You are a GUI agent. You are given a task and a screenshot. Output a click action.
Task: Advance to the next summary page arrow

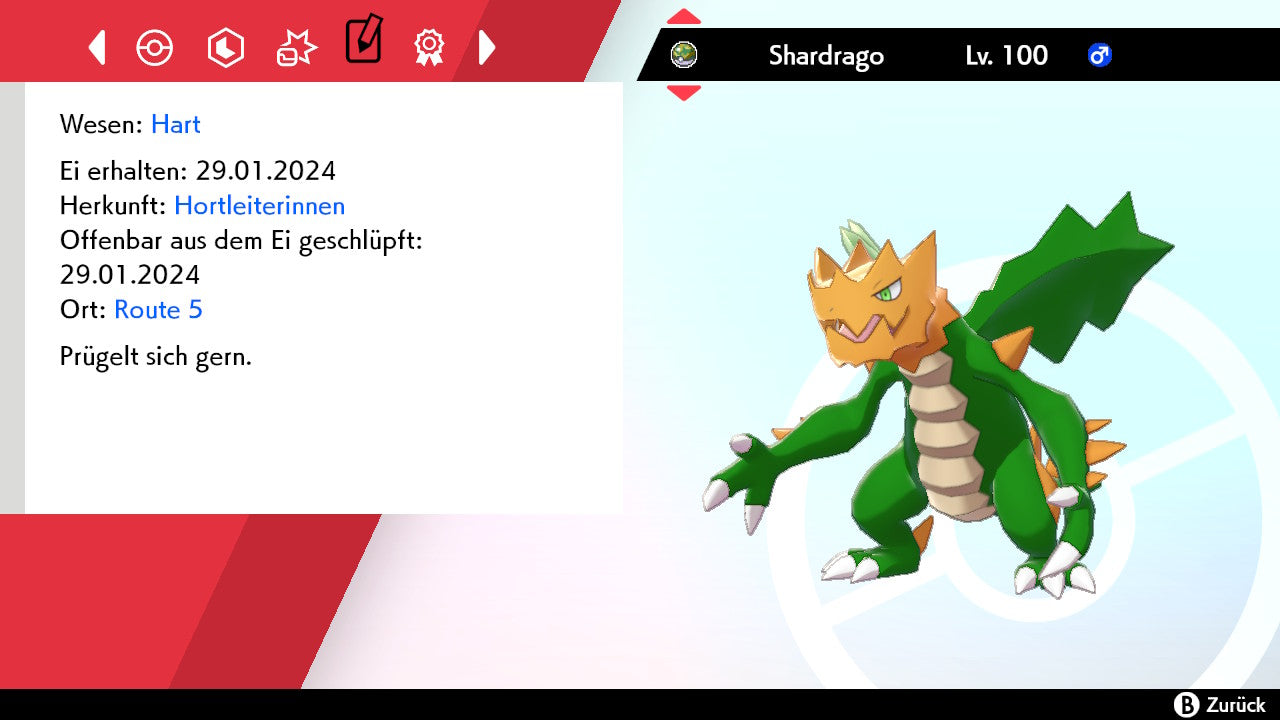point(487,47)
